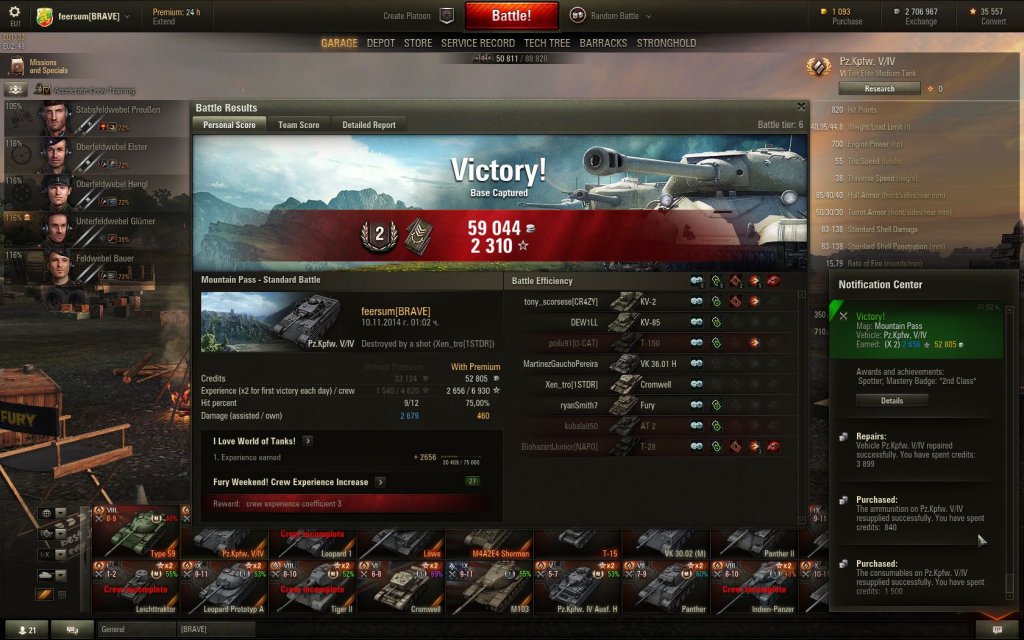Visit the Barracks
Image resolution: width=1024 pixels, height=640 pixels.
click(x=604, y=43)
